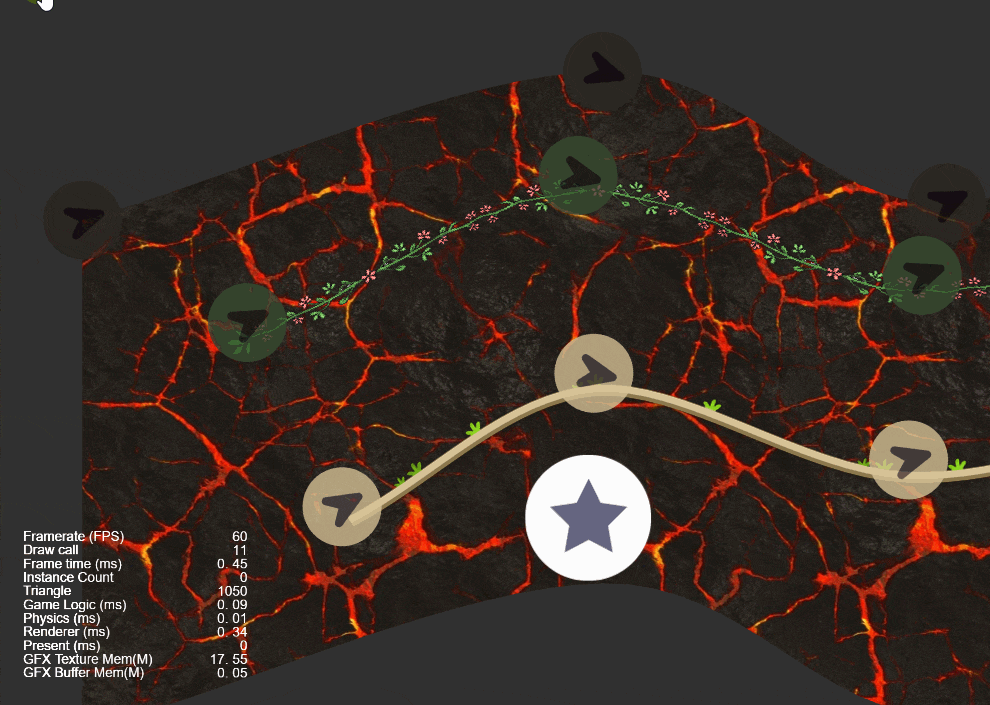
Task: Click the white star button
Action: (x=588, y=518)
